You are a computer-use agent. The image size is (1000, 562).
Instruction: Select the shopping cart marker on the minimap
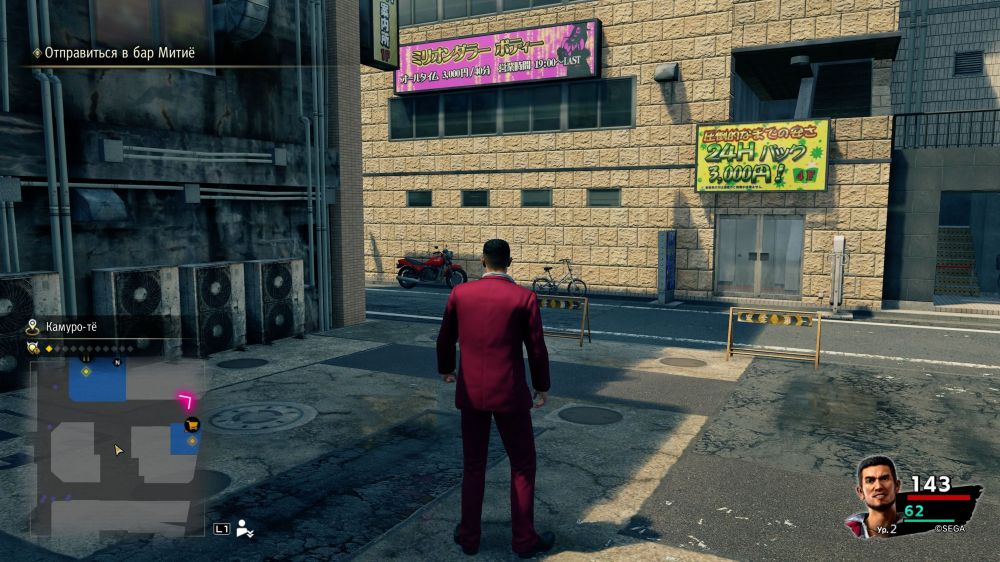192,424
